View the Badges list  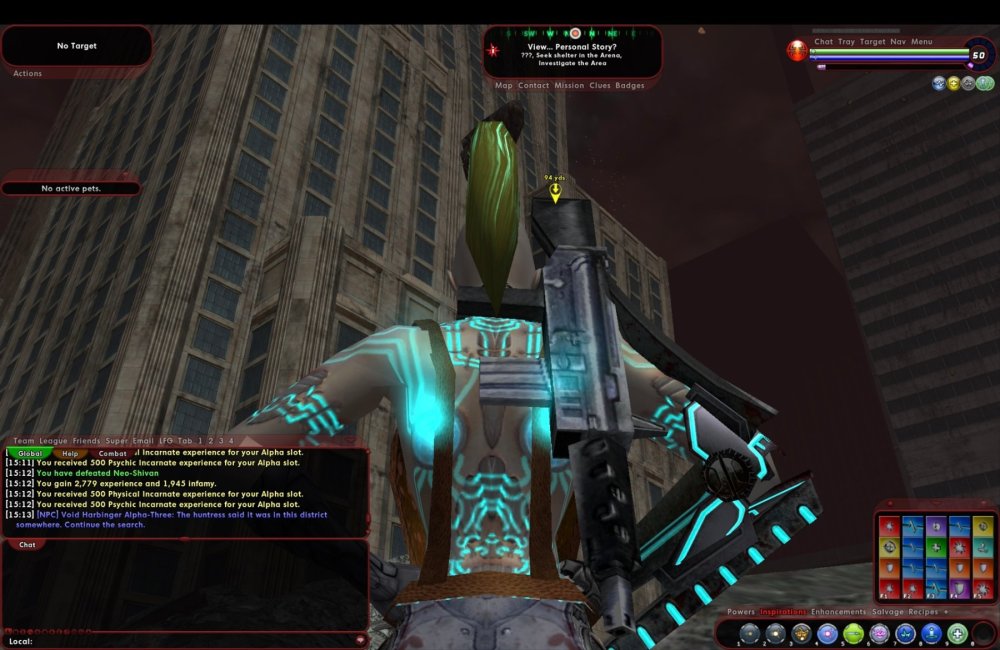pyautogui.click(x=630, y=86)
